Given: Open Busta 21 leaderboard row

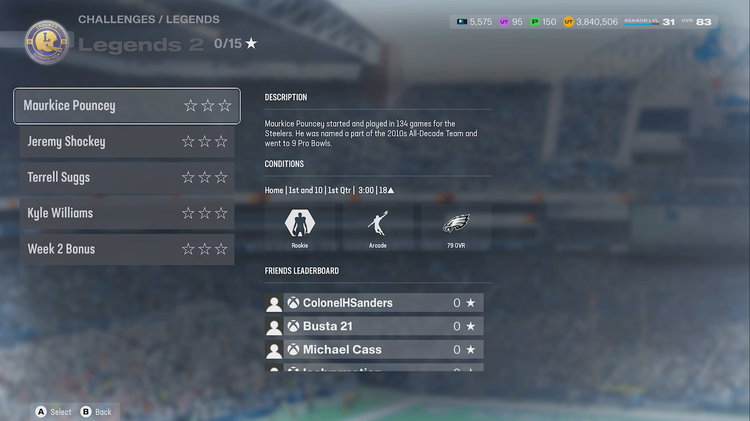Looking at the screenshot, I should pos(374,326).
